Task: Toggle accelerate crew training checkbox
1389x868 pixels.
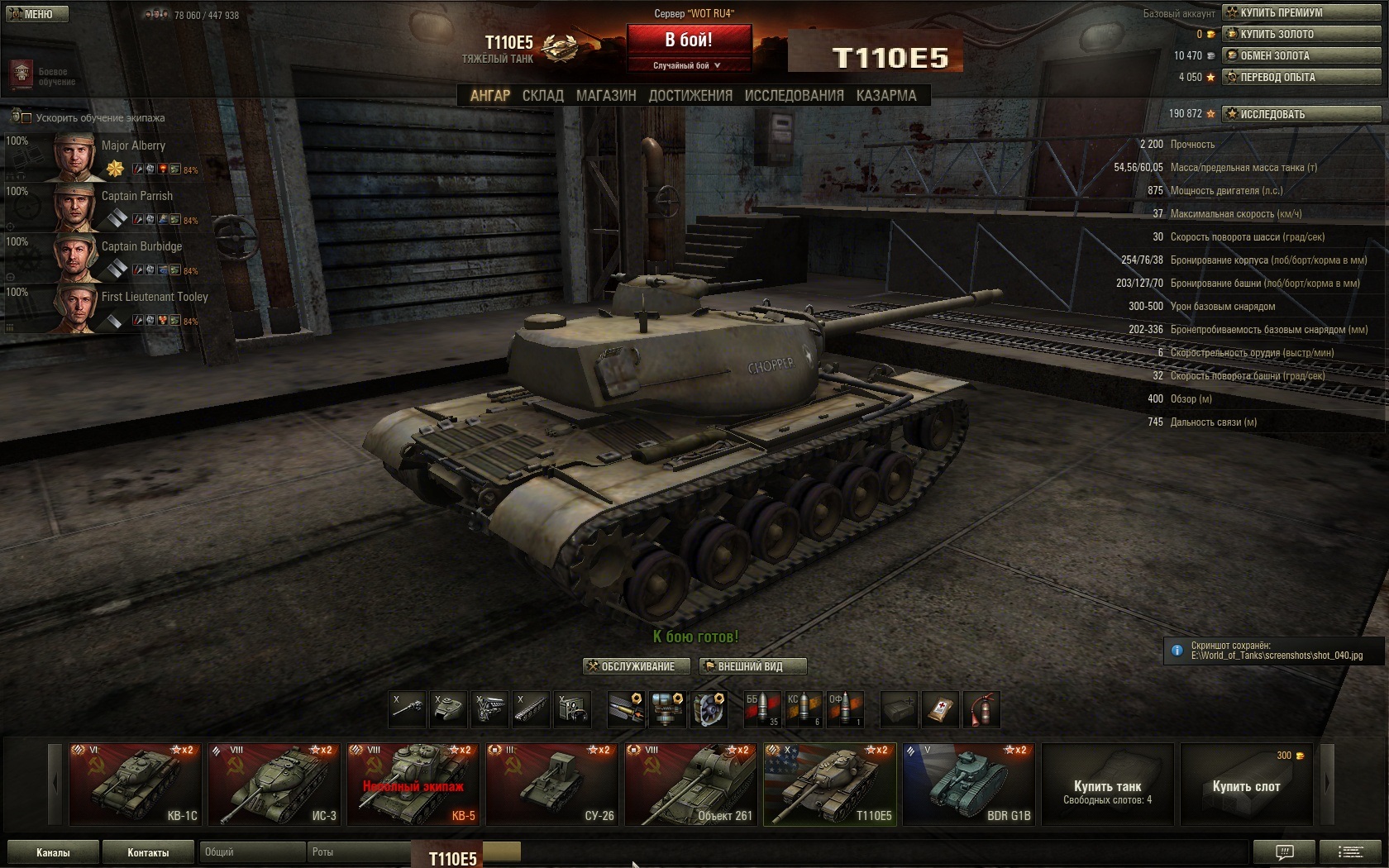Action: pos(26,118)
